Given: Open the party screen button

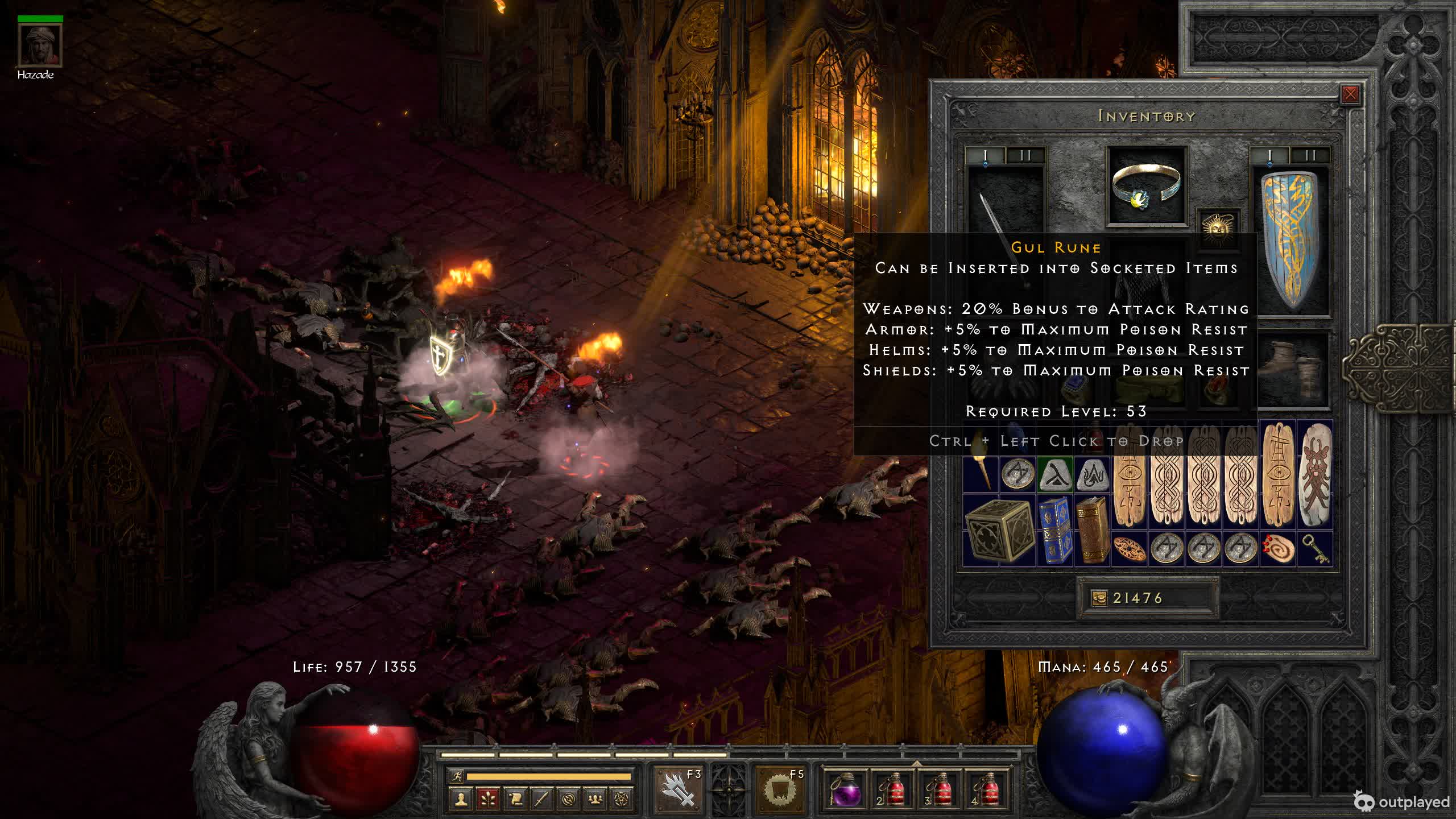Looking at the screenshot, I should click(x=595, y=799).
